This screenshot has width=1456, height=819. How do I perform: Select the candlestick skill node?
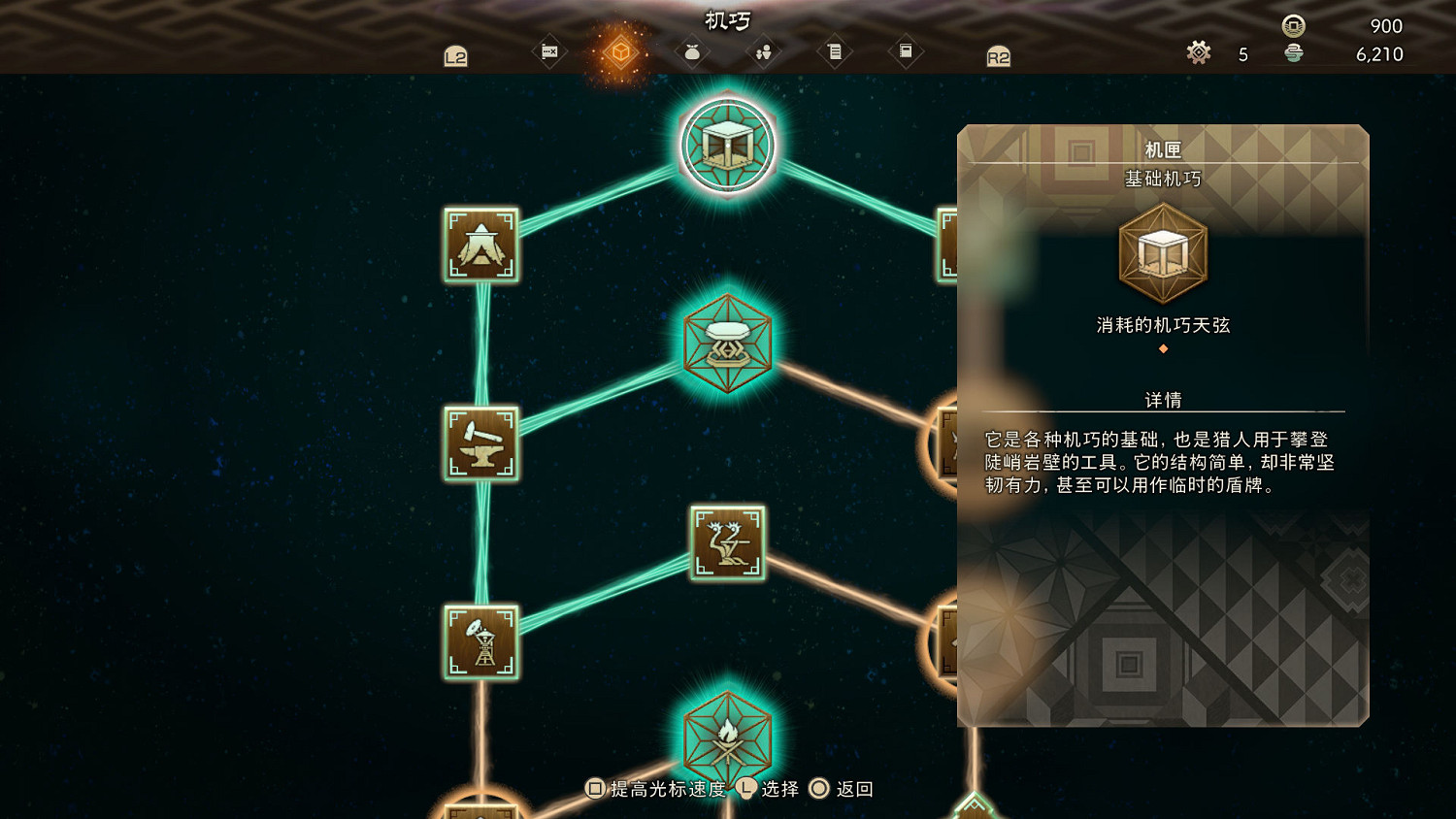pyautogui.click(x=728, y=543)
